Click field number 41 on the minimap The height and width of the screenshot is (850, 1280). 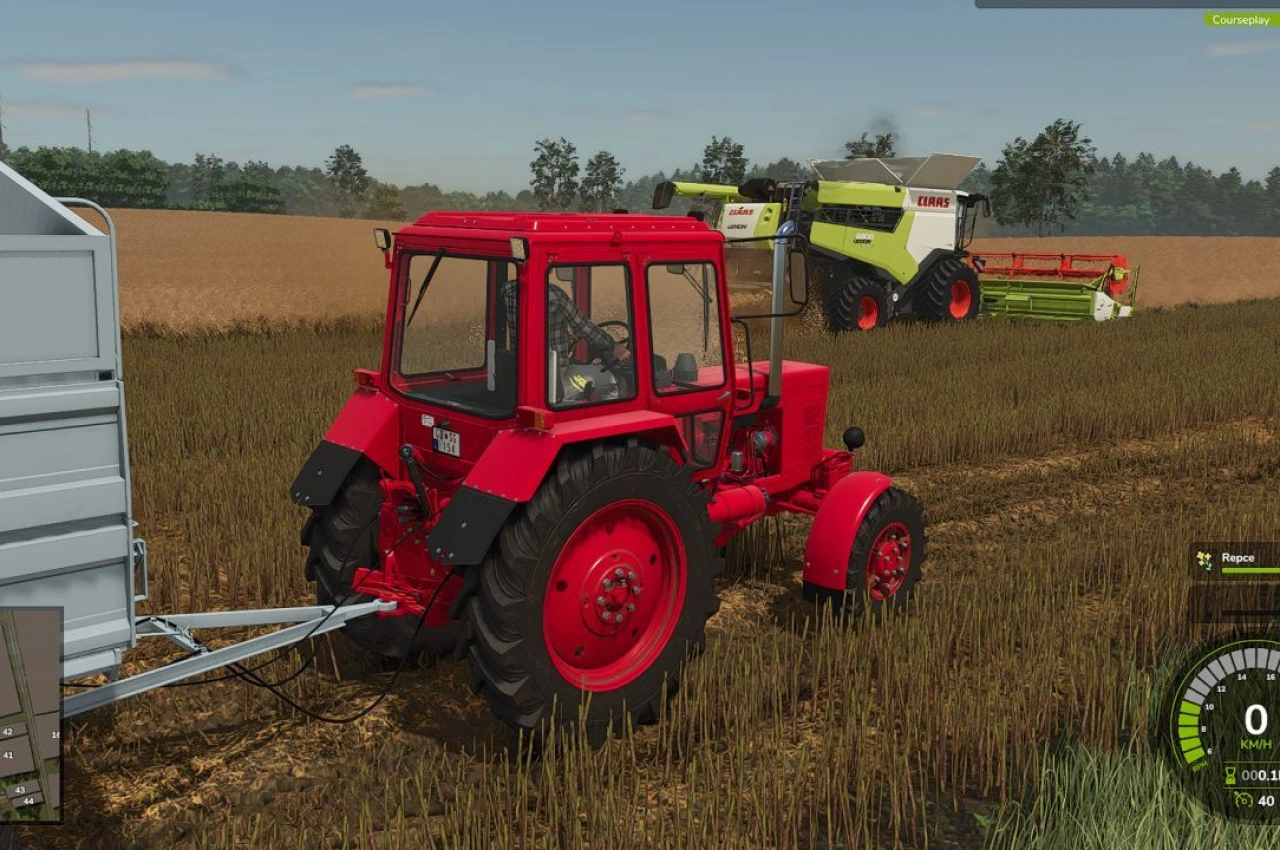tap(9, 755)
